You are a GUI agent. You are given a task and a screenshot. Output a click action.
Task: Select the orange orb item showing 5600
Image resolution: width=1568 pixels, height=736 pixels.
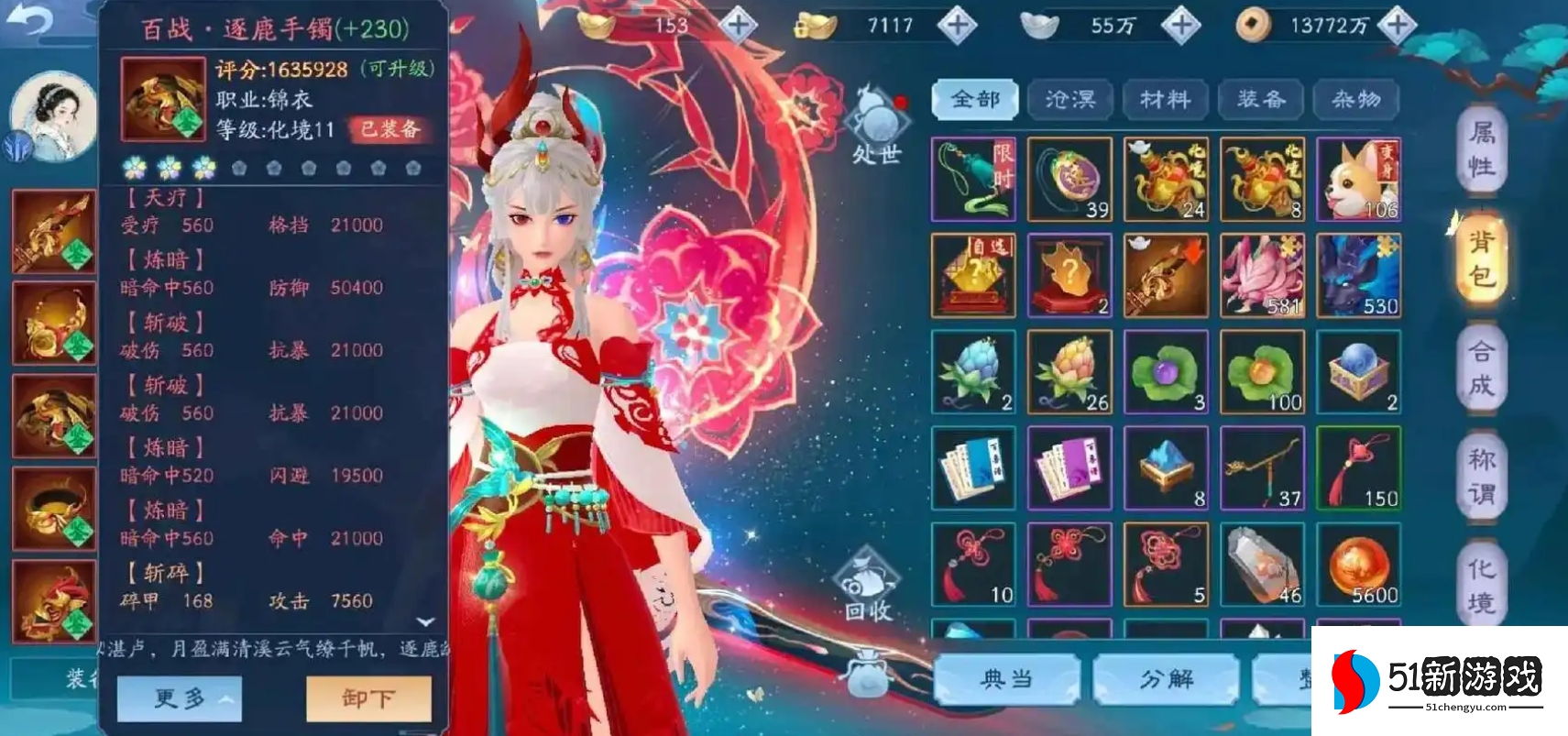click(1359, 565)
